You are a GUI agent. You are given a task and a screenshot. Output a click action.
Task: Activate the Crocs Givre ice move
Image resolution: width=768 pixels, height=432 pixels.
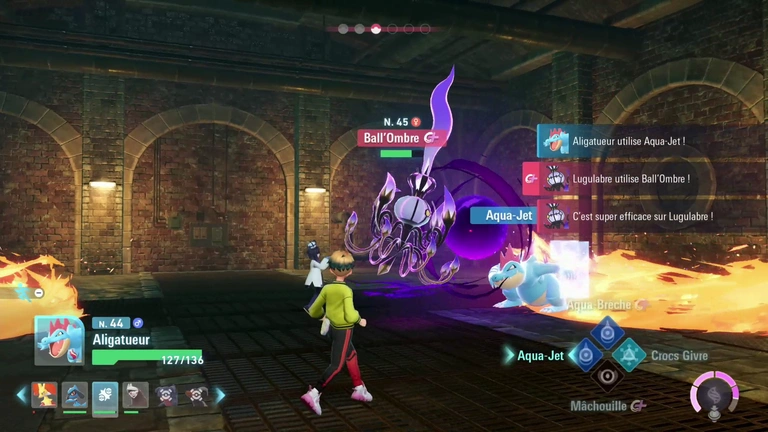628,355
